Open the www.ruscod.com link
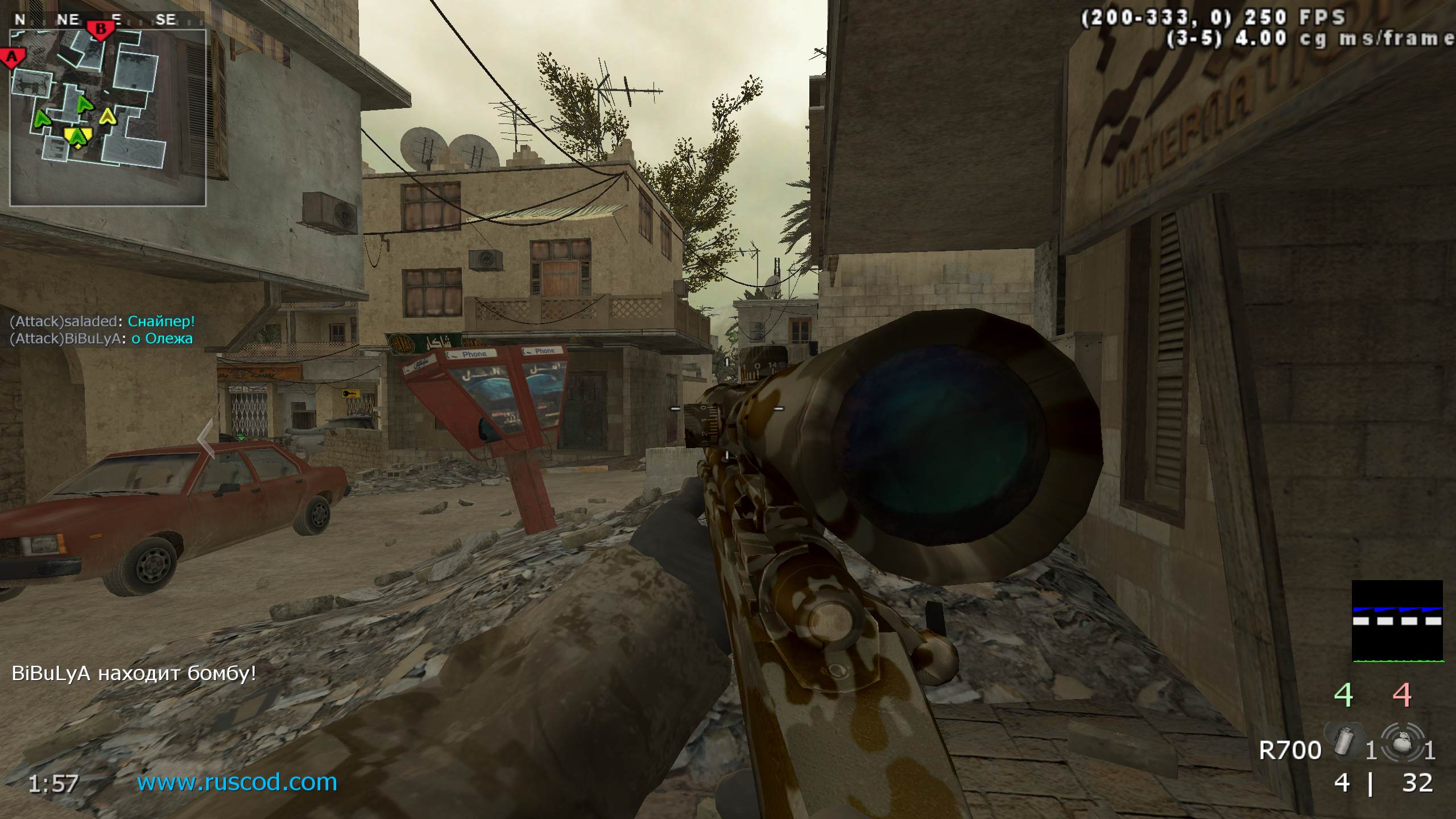 click(x=237, y=782)
